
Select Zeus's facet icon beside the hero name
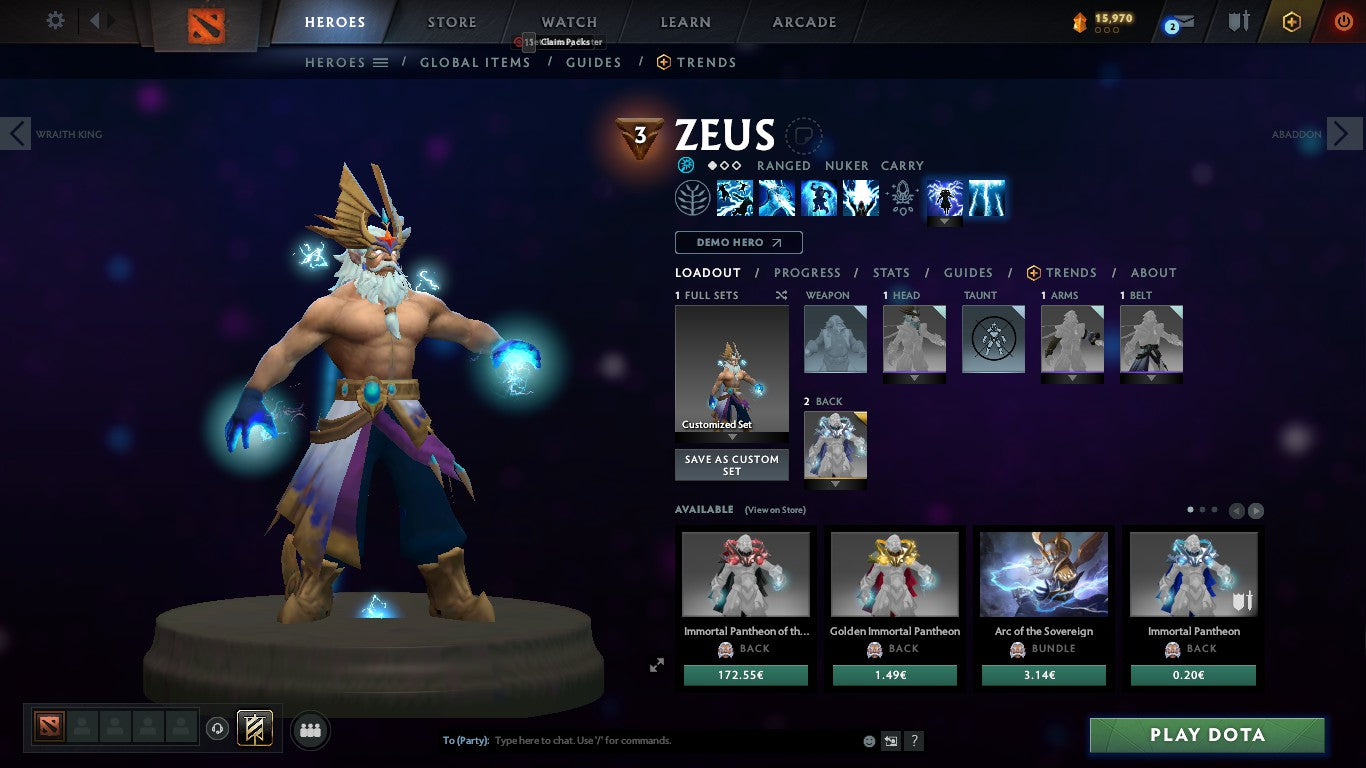coord(684,165)
